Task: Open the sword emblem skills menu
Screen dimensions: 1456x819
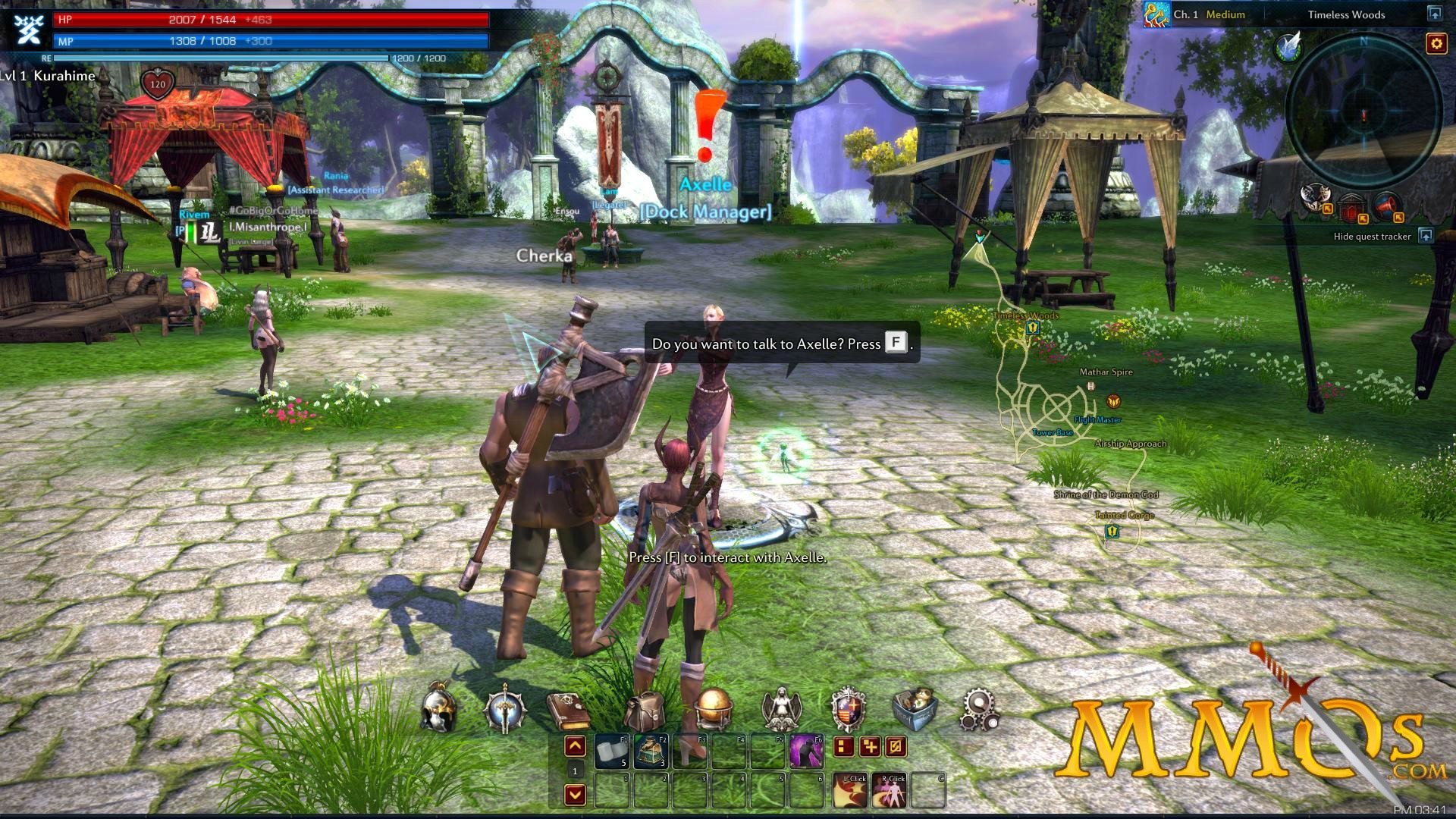Action: pyautogui.click(x=504, y=708)
